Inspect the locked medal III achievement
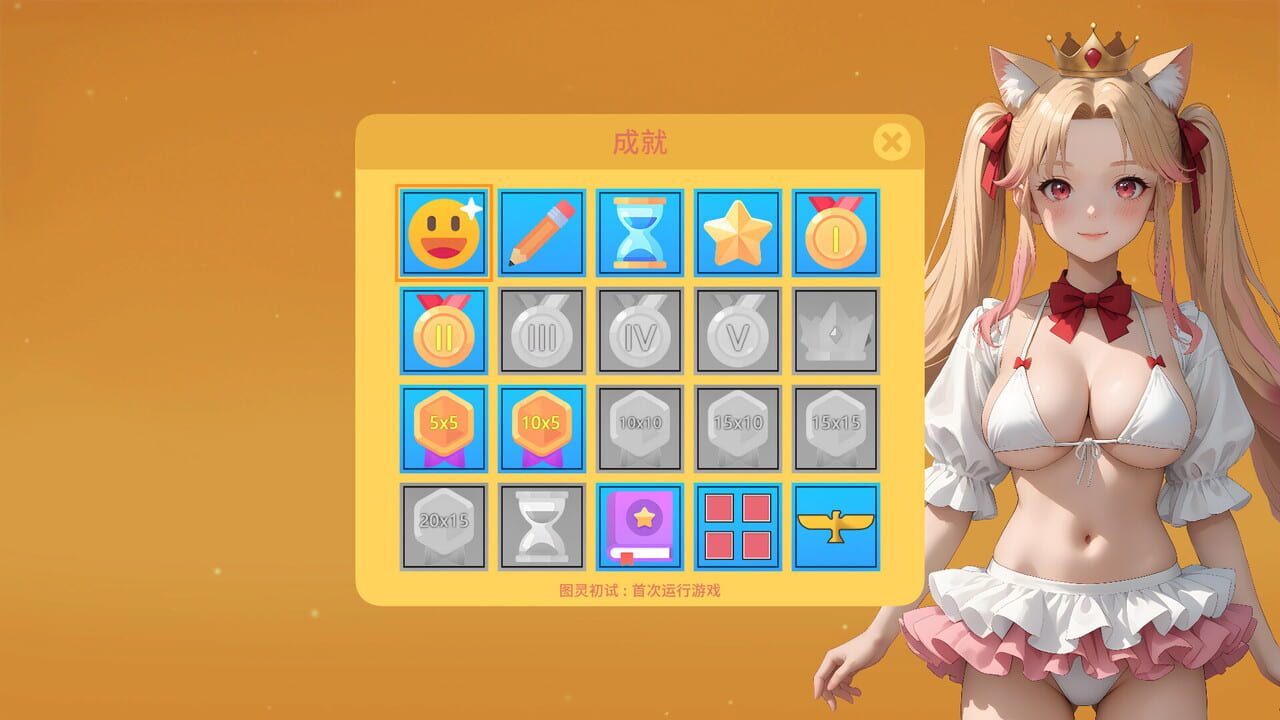The image size is (1280, 720). pos(542,330)
